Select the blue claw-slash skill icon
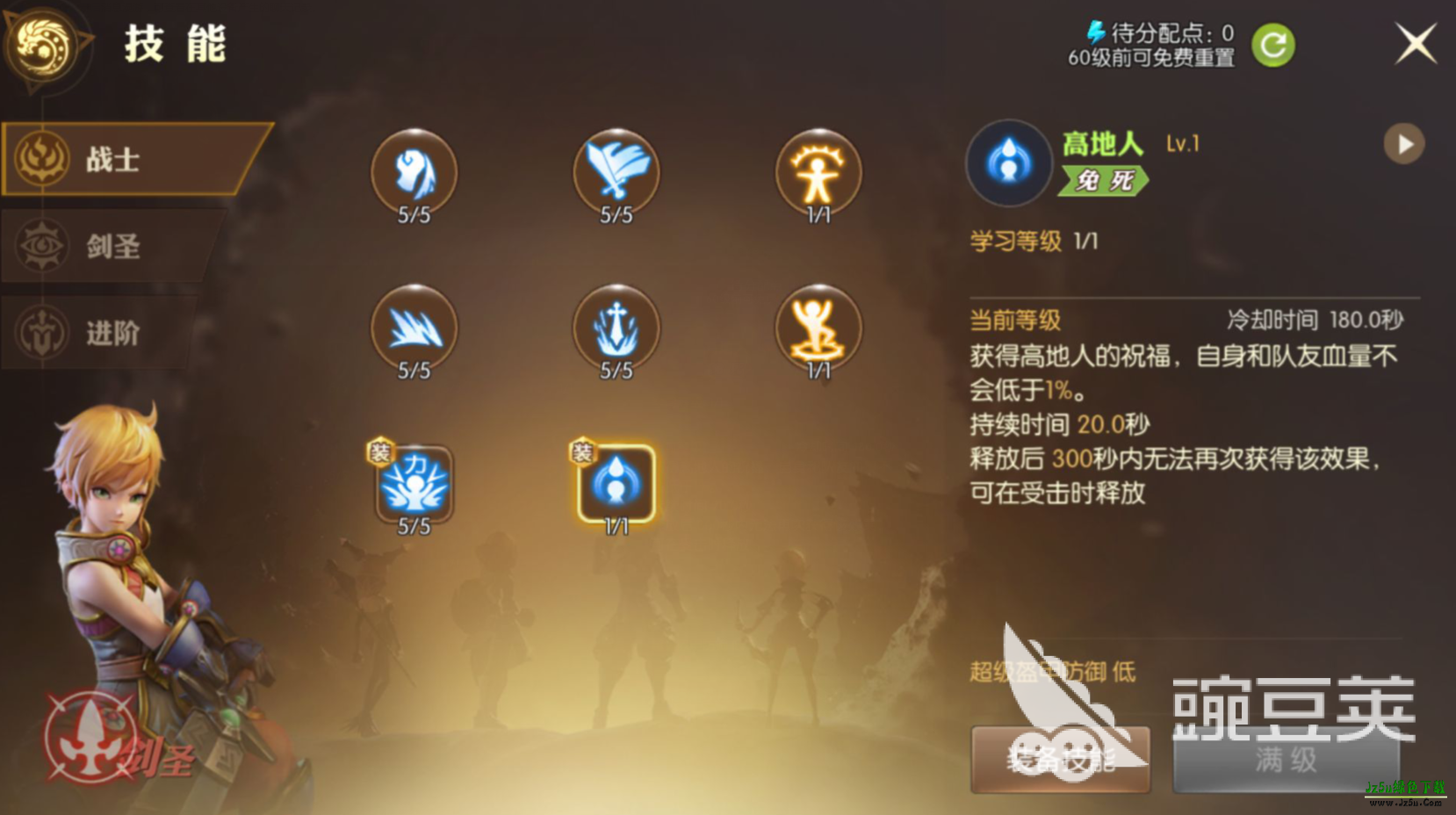The height and width of the screenshot is (815, 1456). [x=414, y=329]
